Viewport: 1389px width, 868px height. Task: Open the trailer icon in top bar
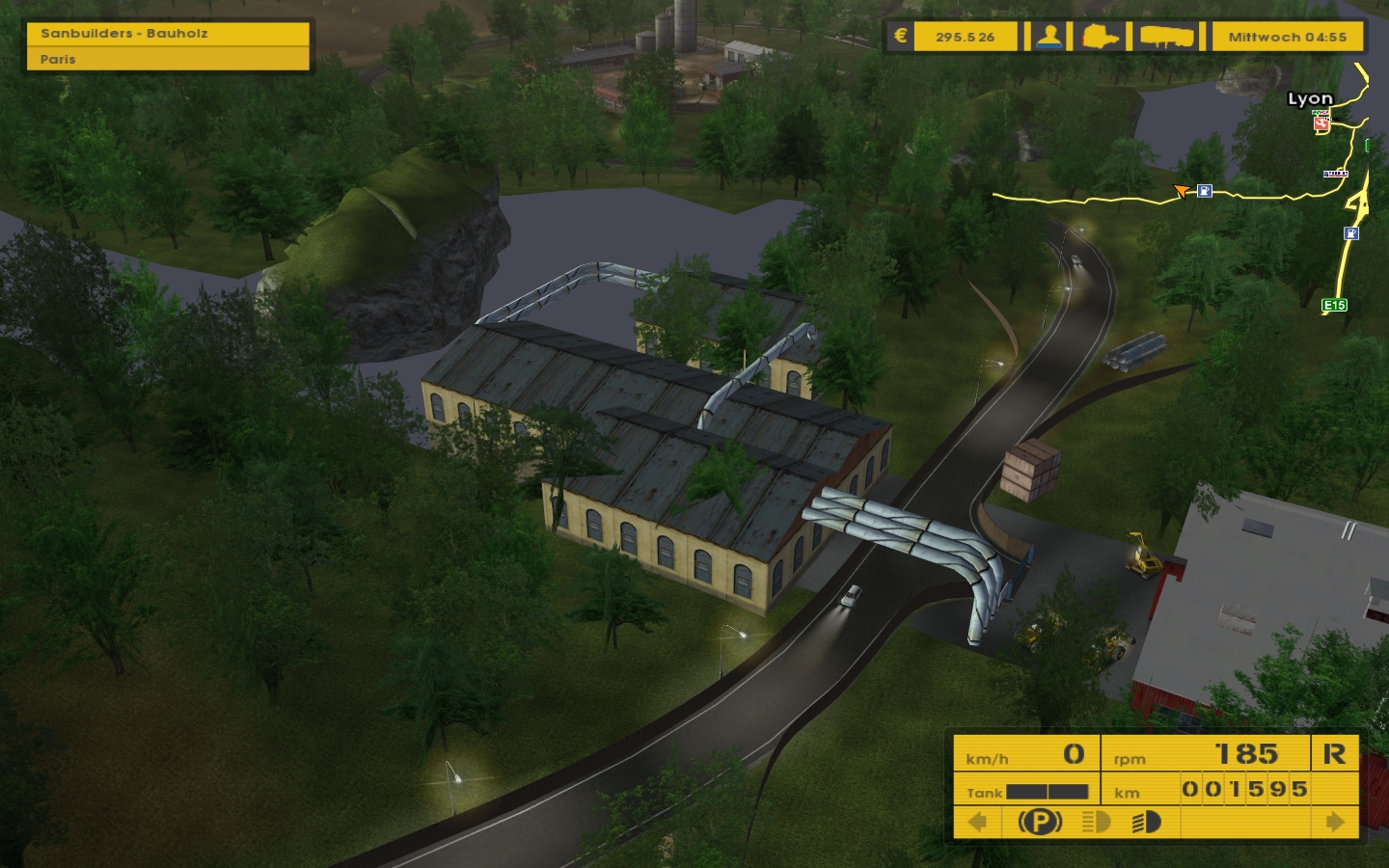[x=1167, y=38]
